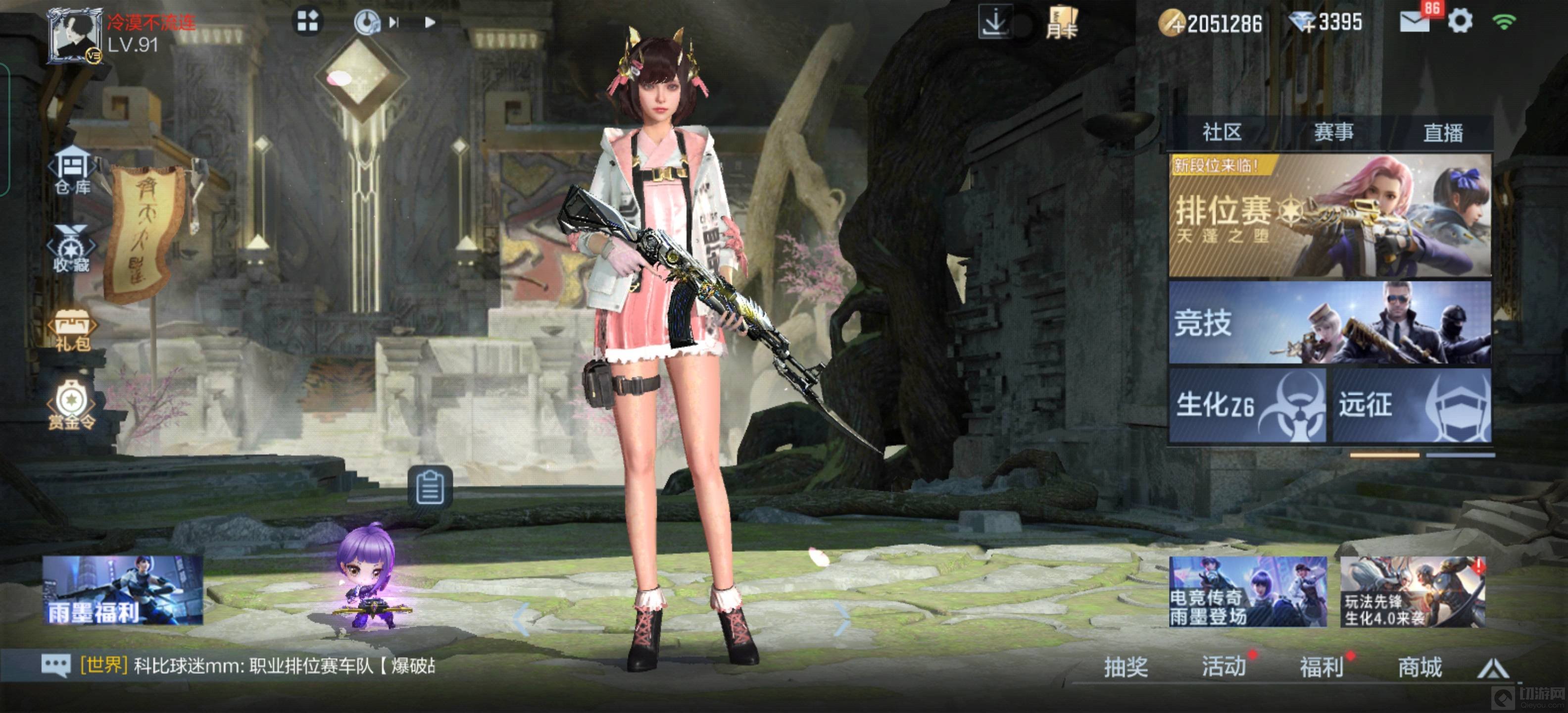
Task: Switch to the 赛事 events tab
Action: click(x=1333, y=132)
